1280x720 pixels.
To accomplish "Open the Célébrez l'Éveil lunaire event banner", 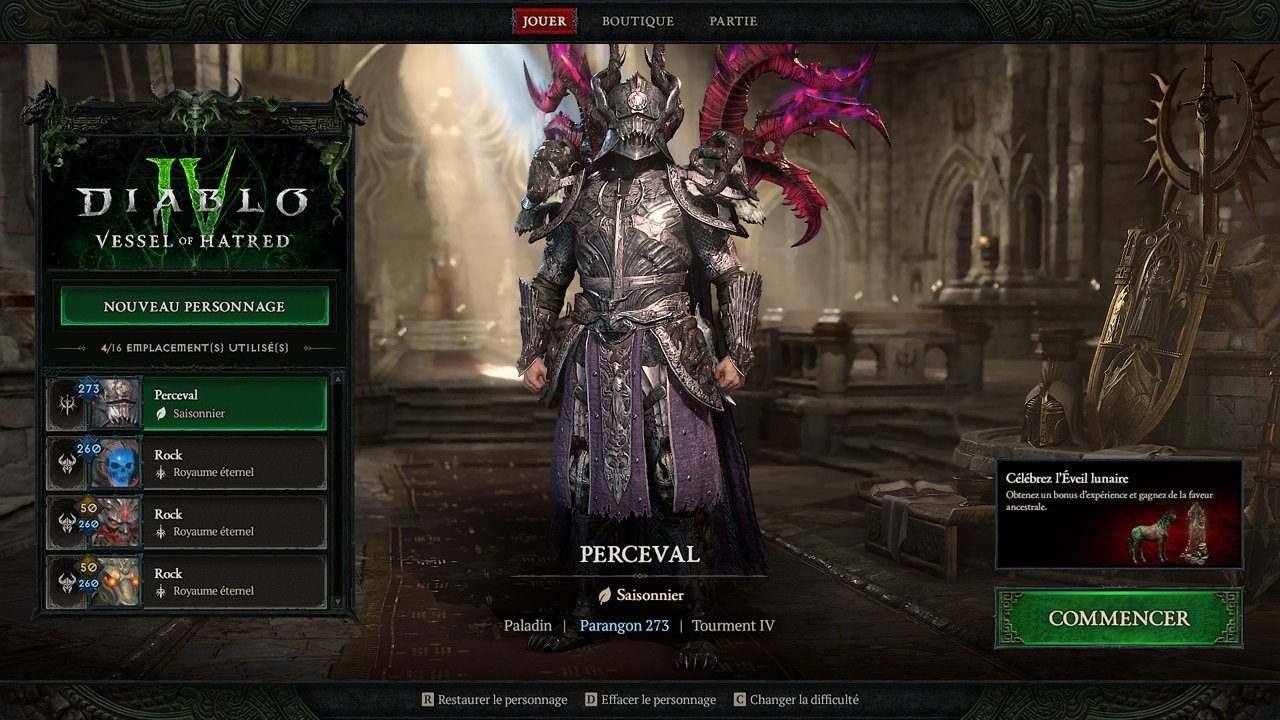I will (x=1118, y=513).
